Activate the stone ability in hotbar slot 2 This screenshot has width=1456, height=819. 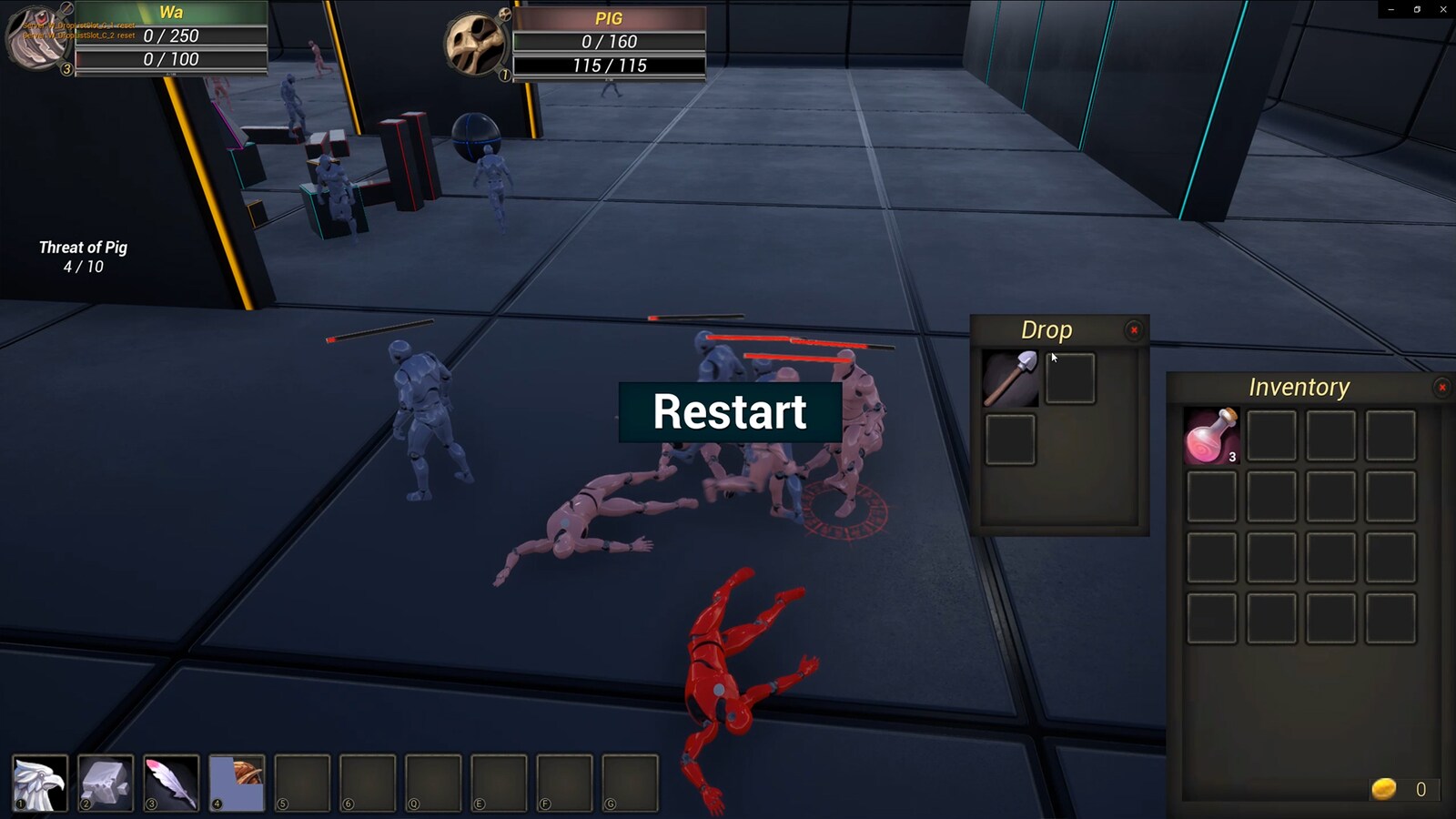(x=106, y=784)
